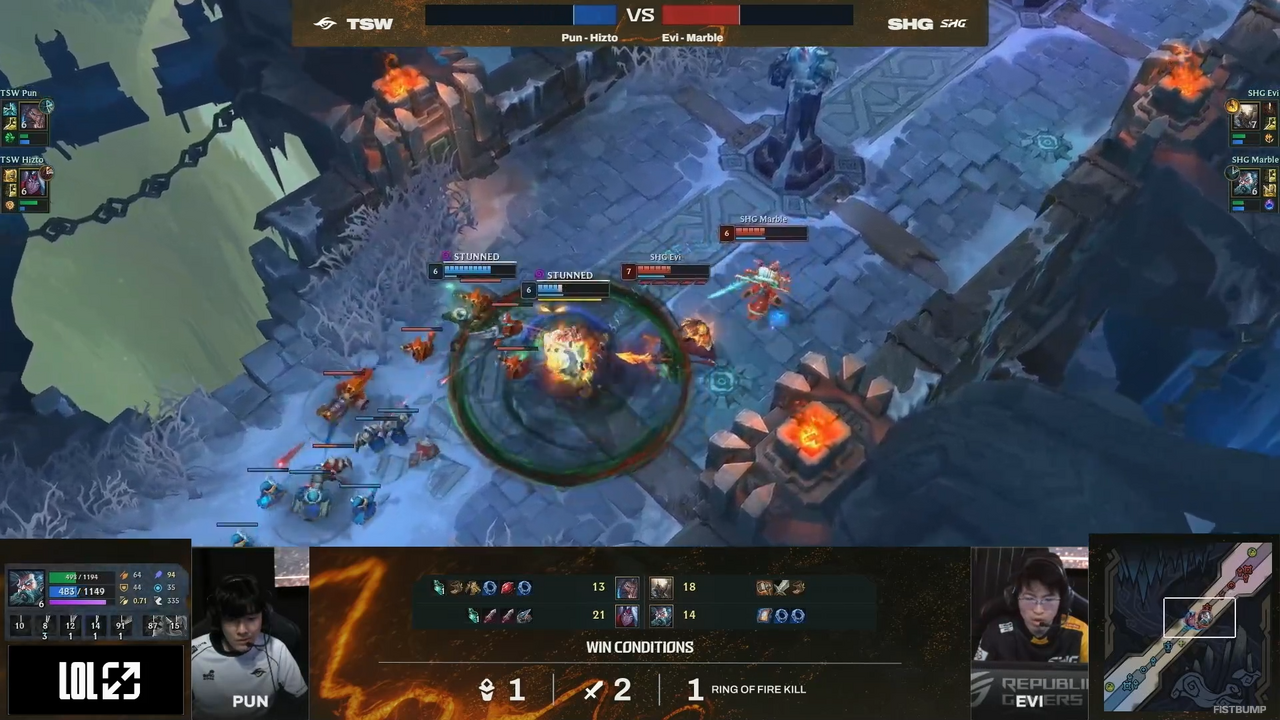Select SHG Marble's champion portrait
1280x720 pixels.
[x=1245, y=183]
